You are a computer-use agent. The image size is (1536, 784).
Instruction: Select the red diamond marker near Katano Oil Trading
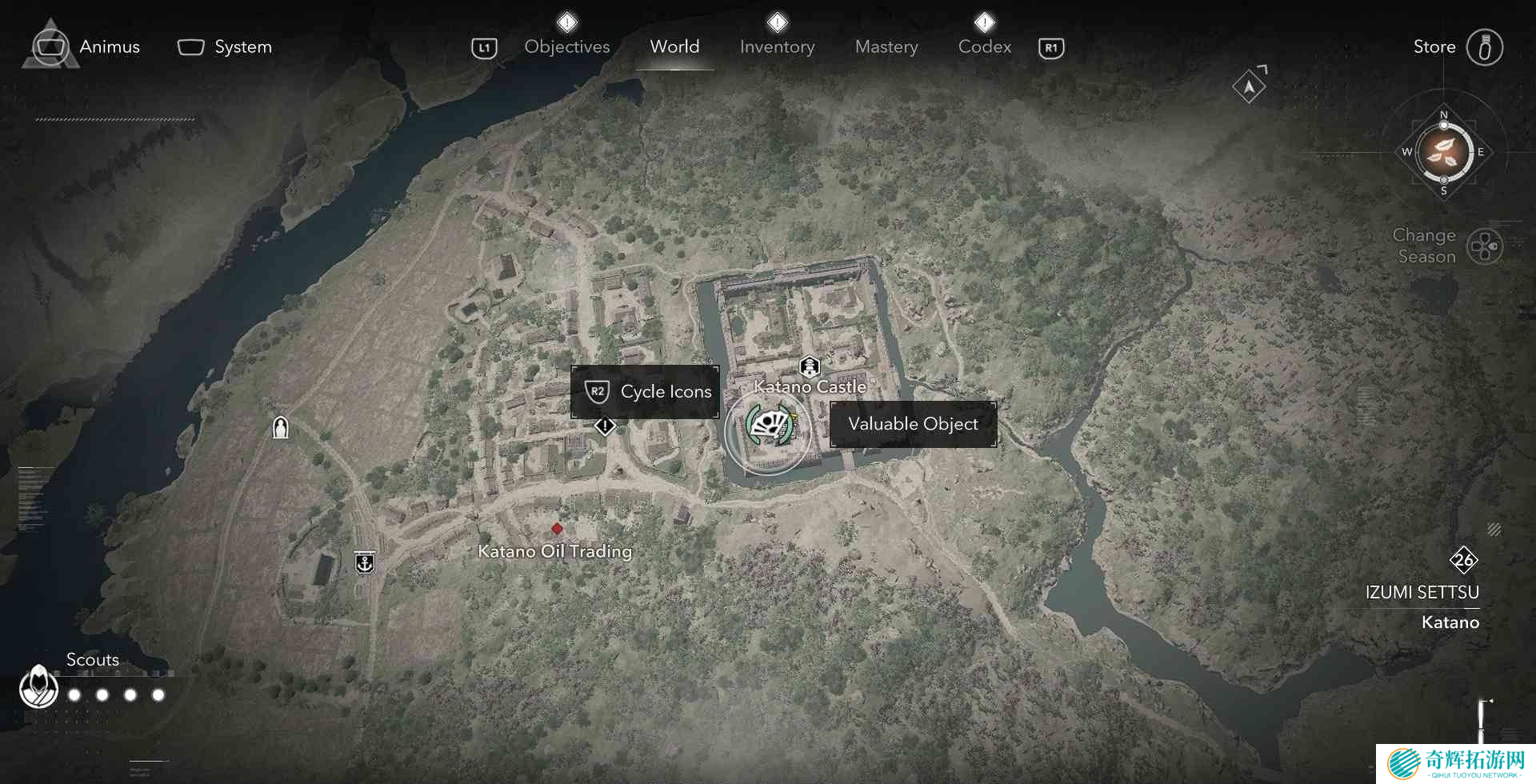click(x=557, y=529)
